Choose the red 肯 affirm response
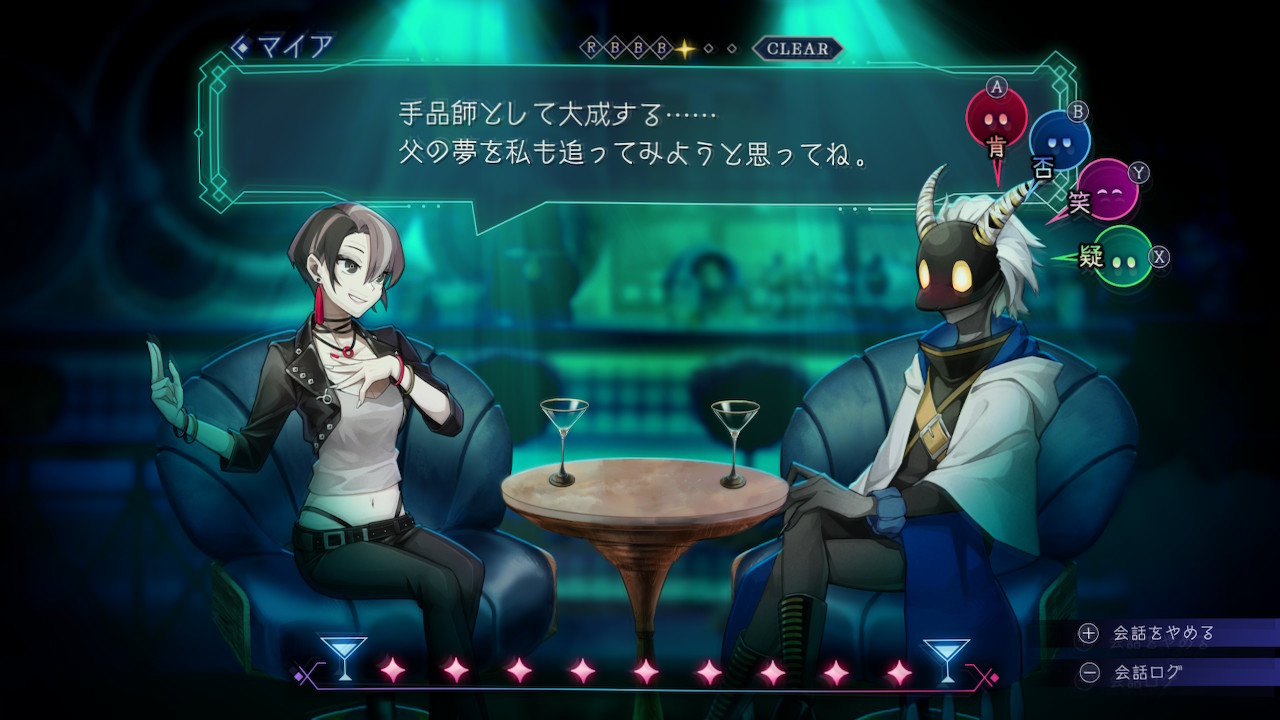1280x720 pixels. (996, 119)
